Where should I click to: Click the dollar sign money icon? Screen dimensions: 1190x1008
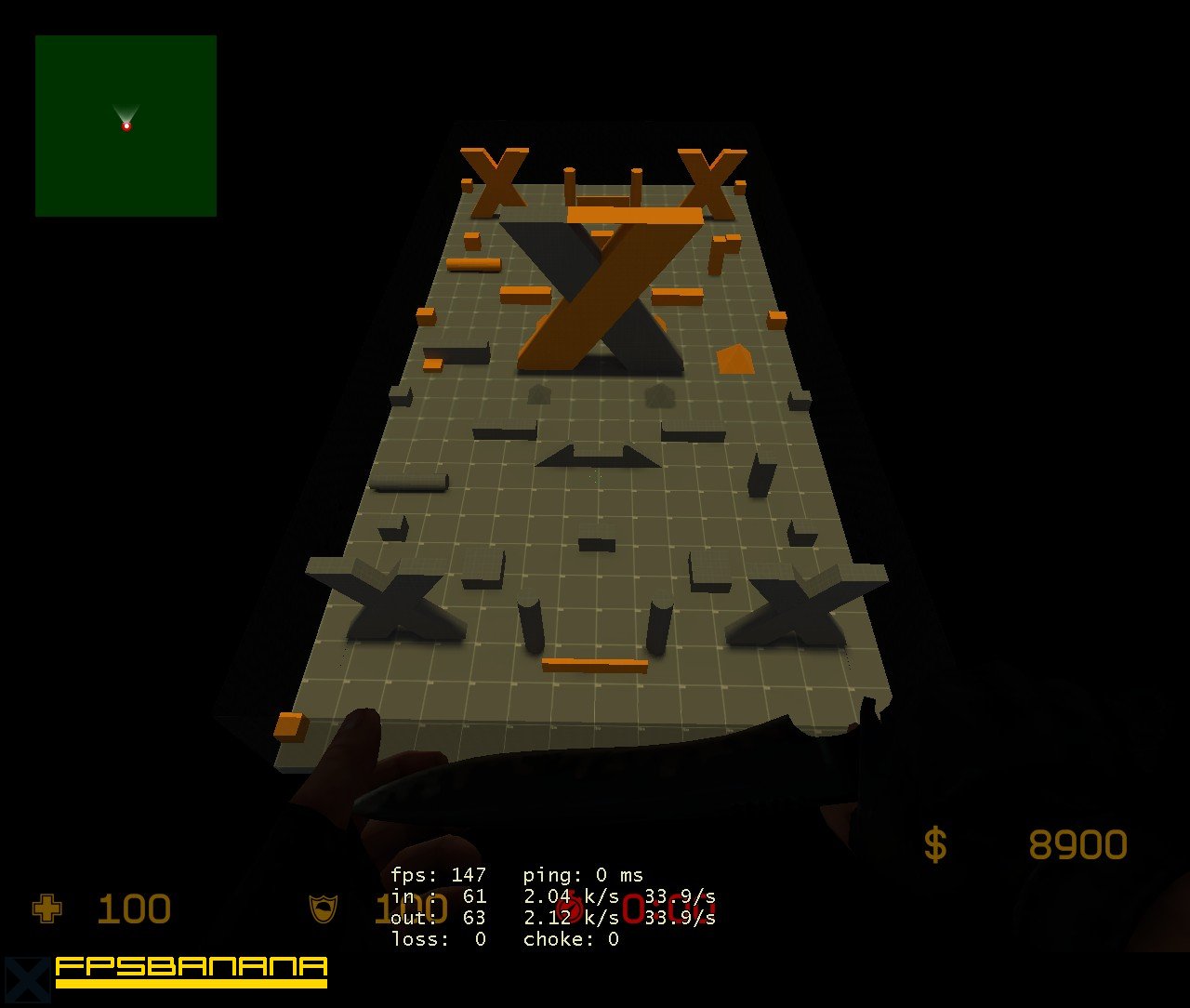click(x=935, y=844)
